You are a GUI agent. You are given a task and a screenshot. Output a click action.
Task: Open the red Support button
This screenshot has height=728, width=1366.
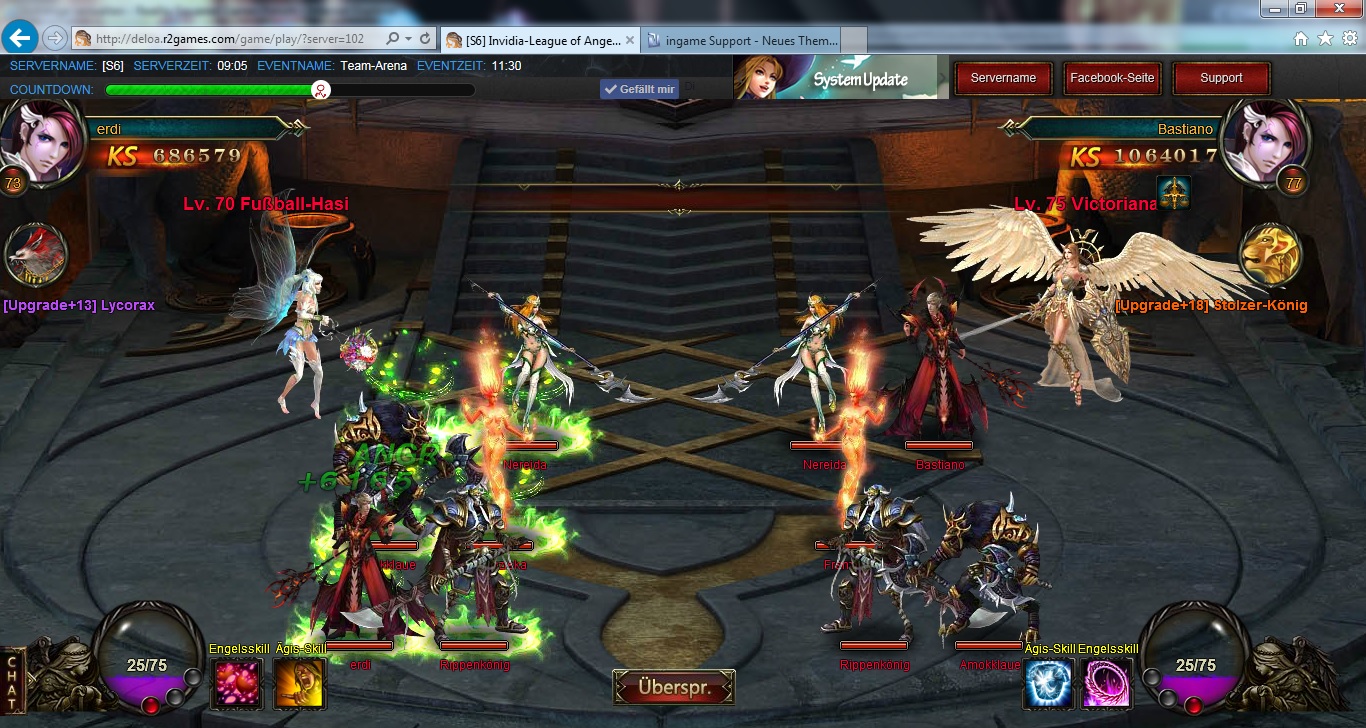pyautogui.click(x=1221, y=78)
